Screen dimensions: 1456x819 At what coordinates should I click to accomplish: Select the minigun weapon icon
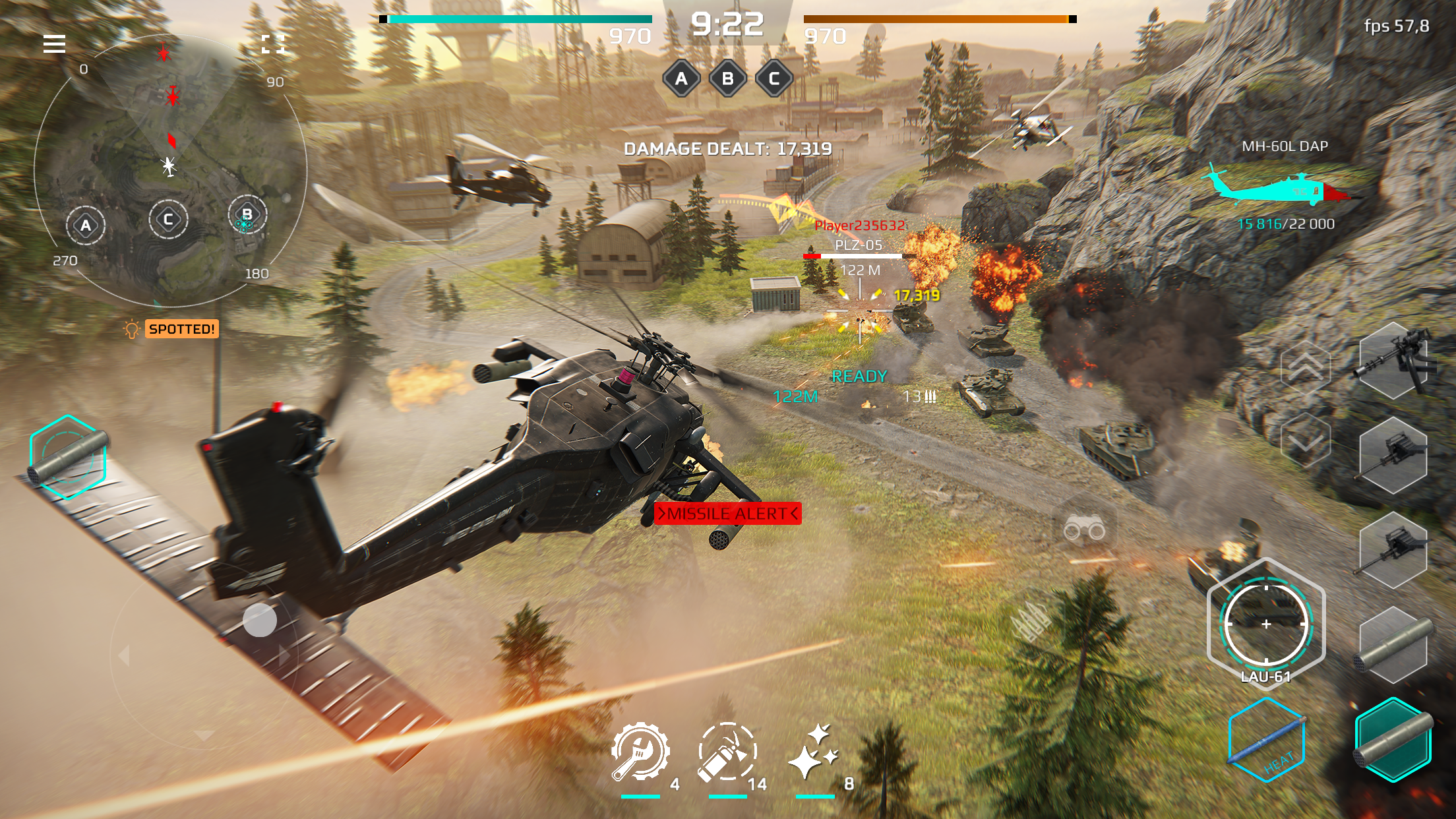coord(1393,362)
